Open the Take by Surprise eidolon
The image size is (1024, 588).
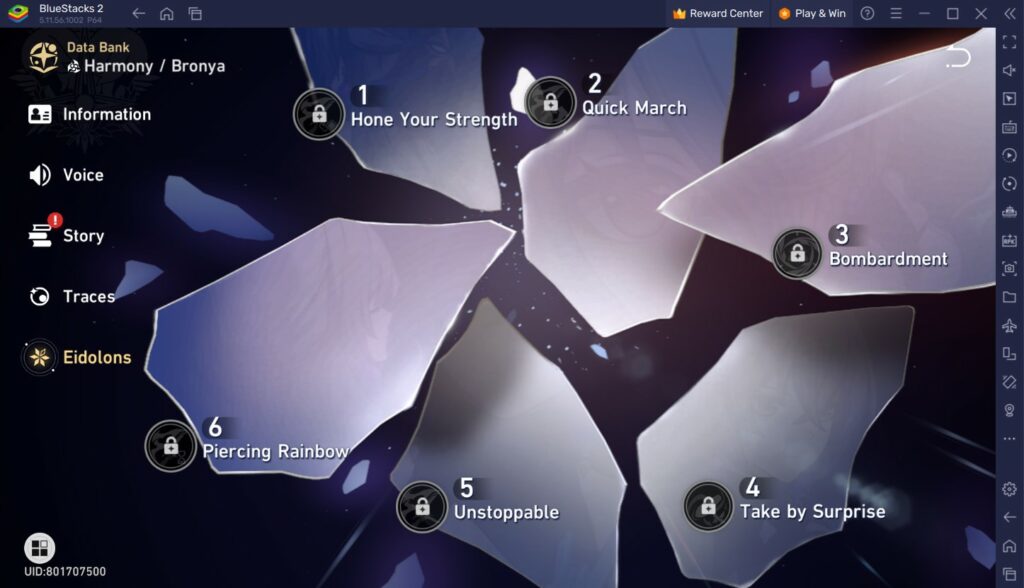[708, 506]
